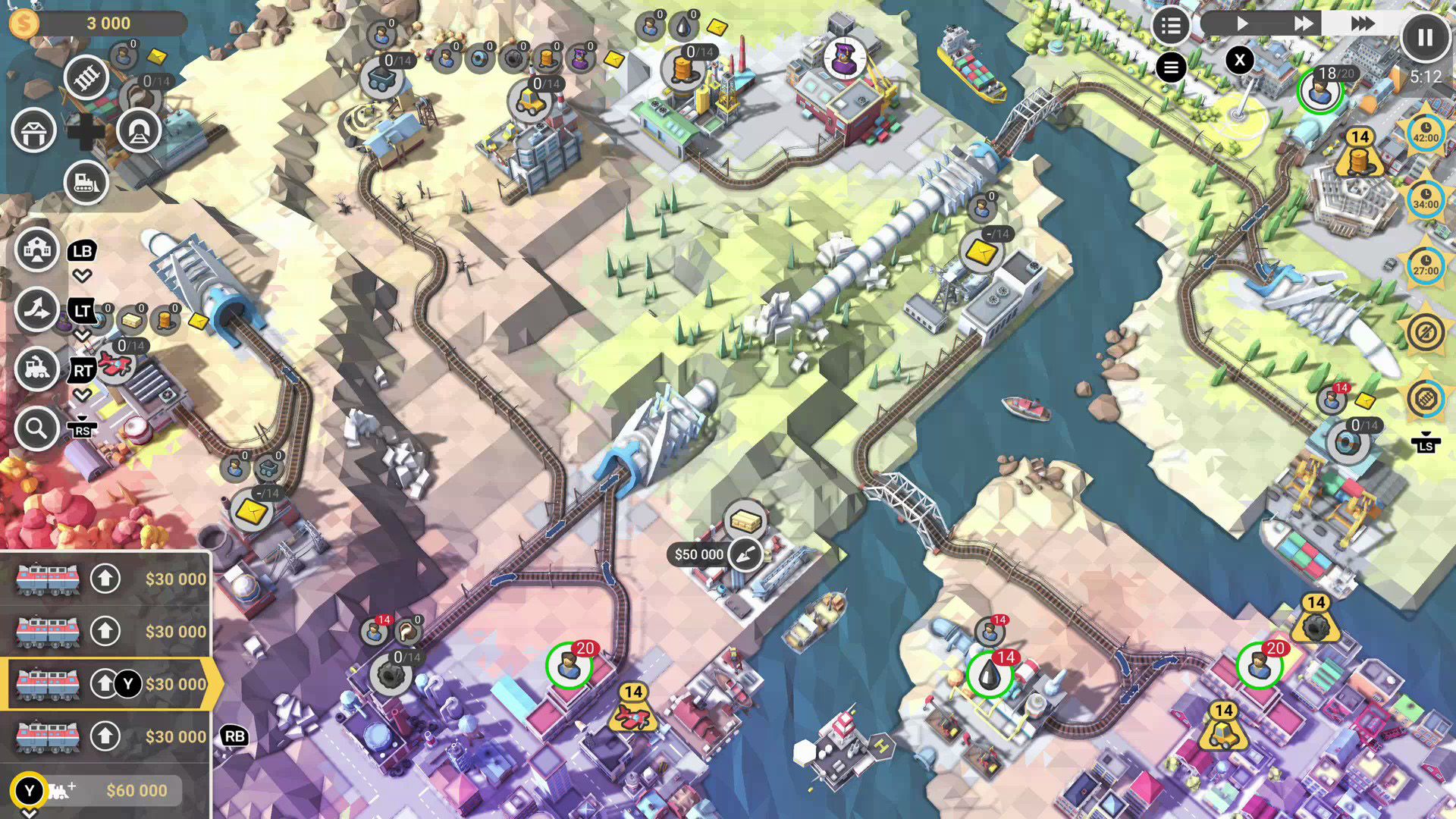Choose the bridge construction tool

pos(33,130)
